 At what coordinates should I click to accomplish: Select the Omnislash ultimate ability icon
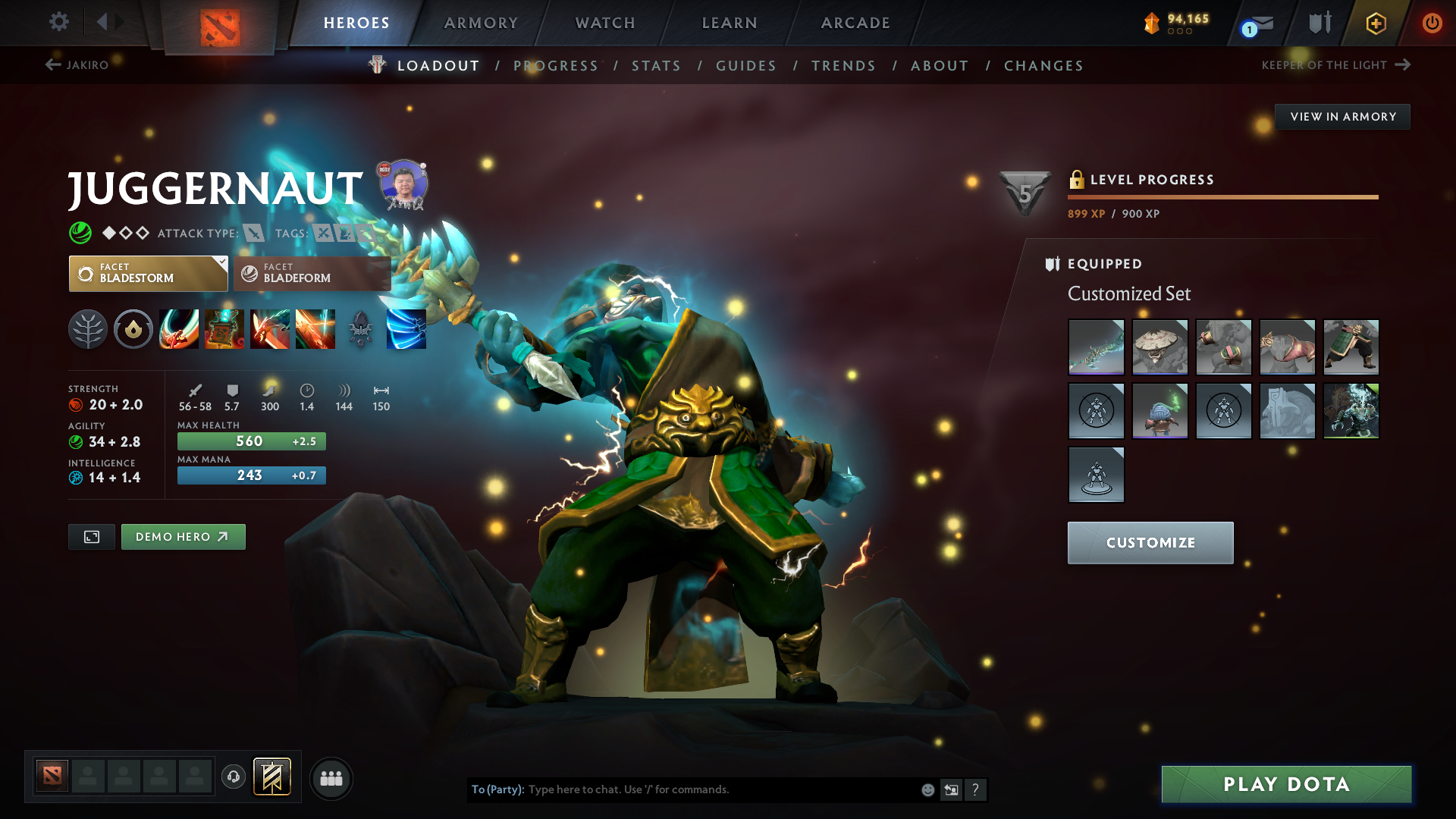[315, 328]
